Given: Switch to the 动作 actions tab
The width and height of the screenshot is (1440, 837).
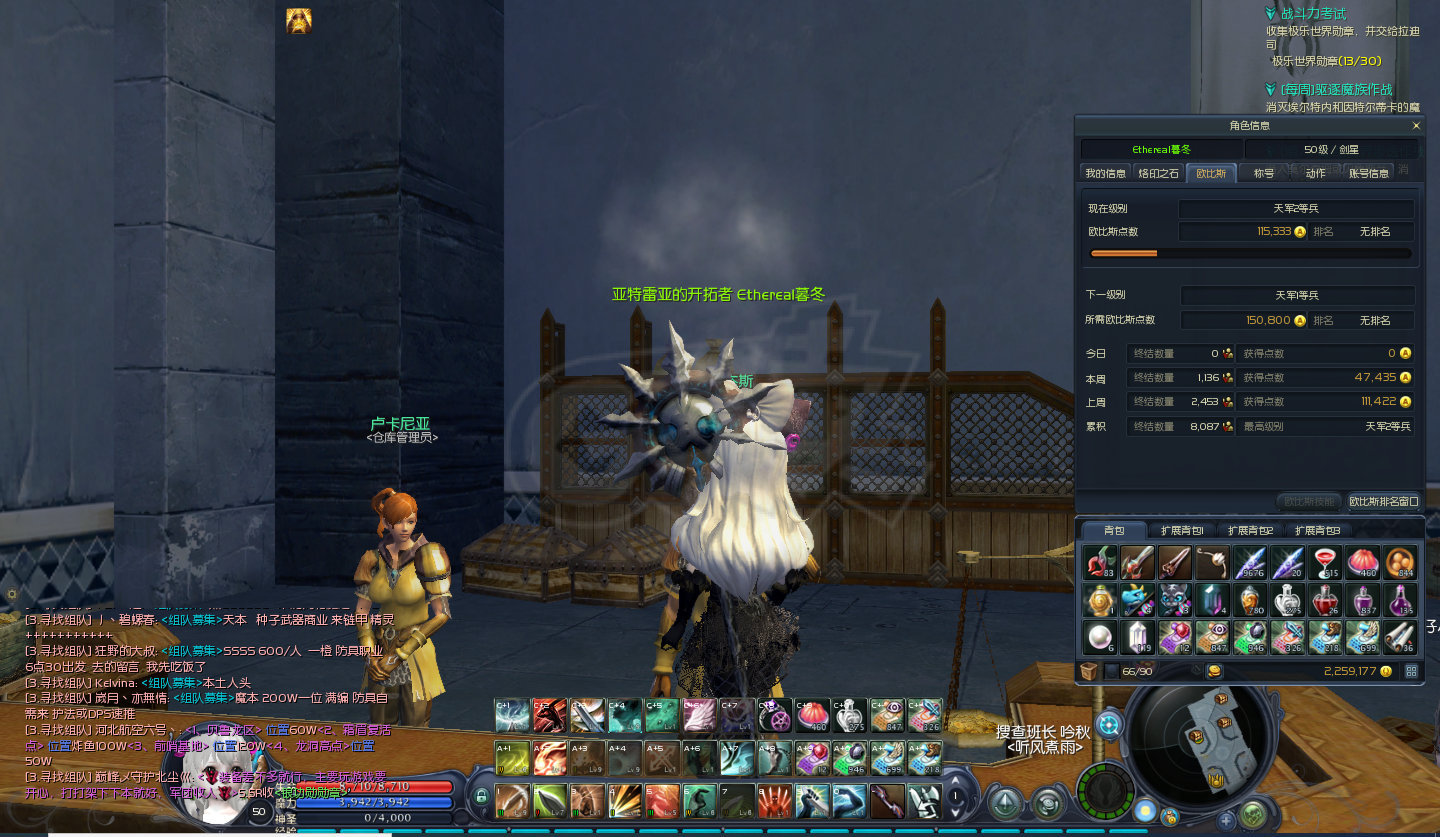Looking at the screenshot, I should coord(1315,173).
